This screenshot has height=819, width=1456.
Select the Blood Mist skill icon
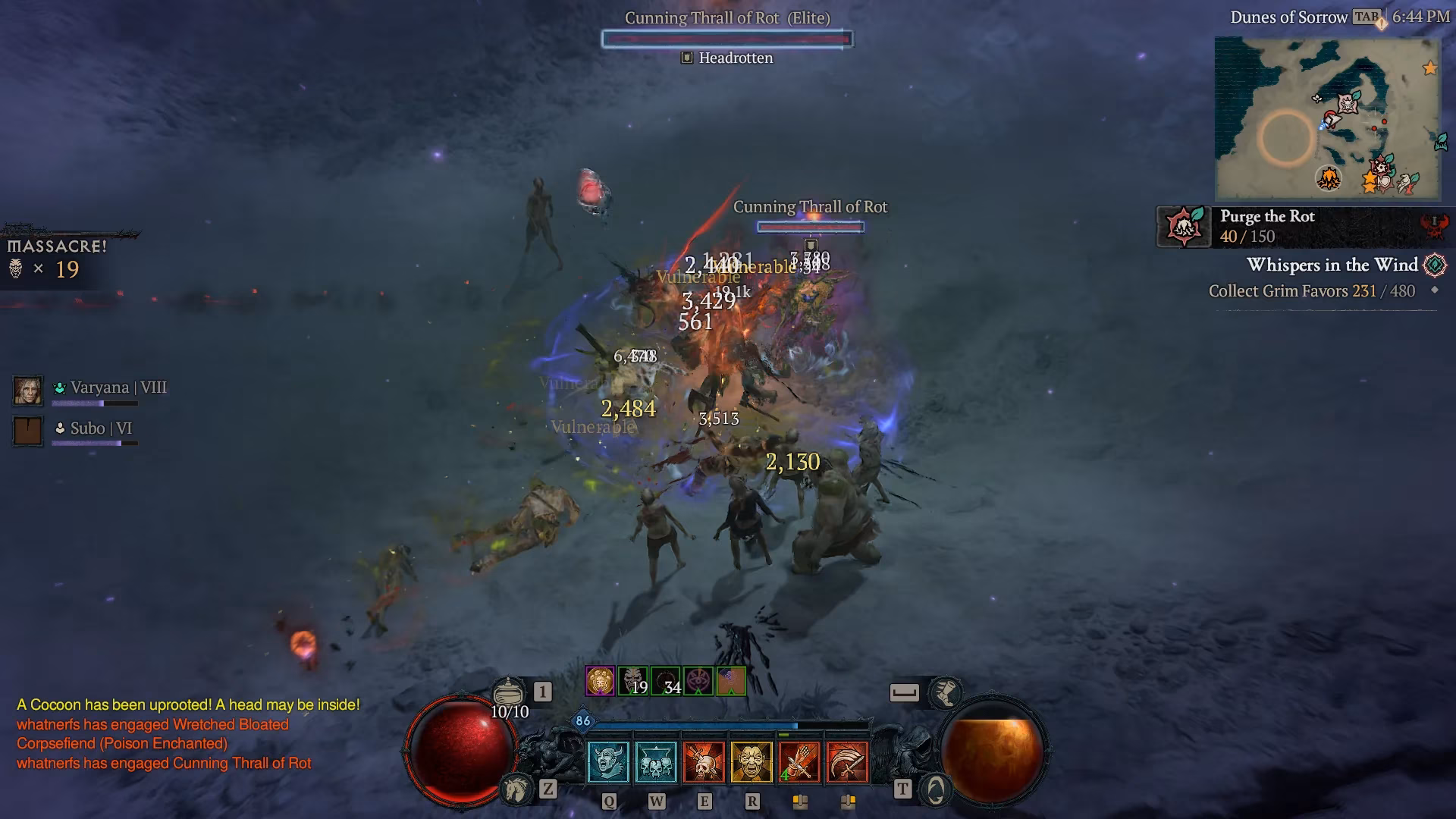(x=609, y=761)
